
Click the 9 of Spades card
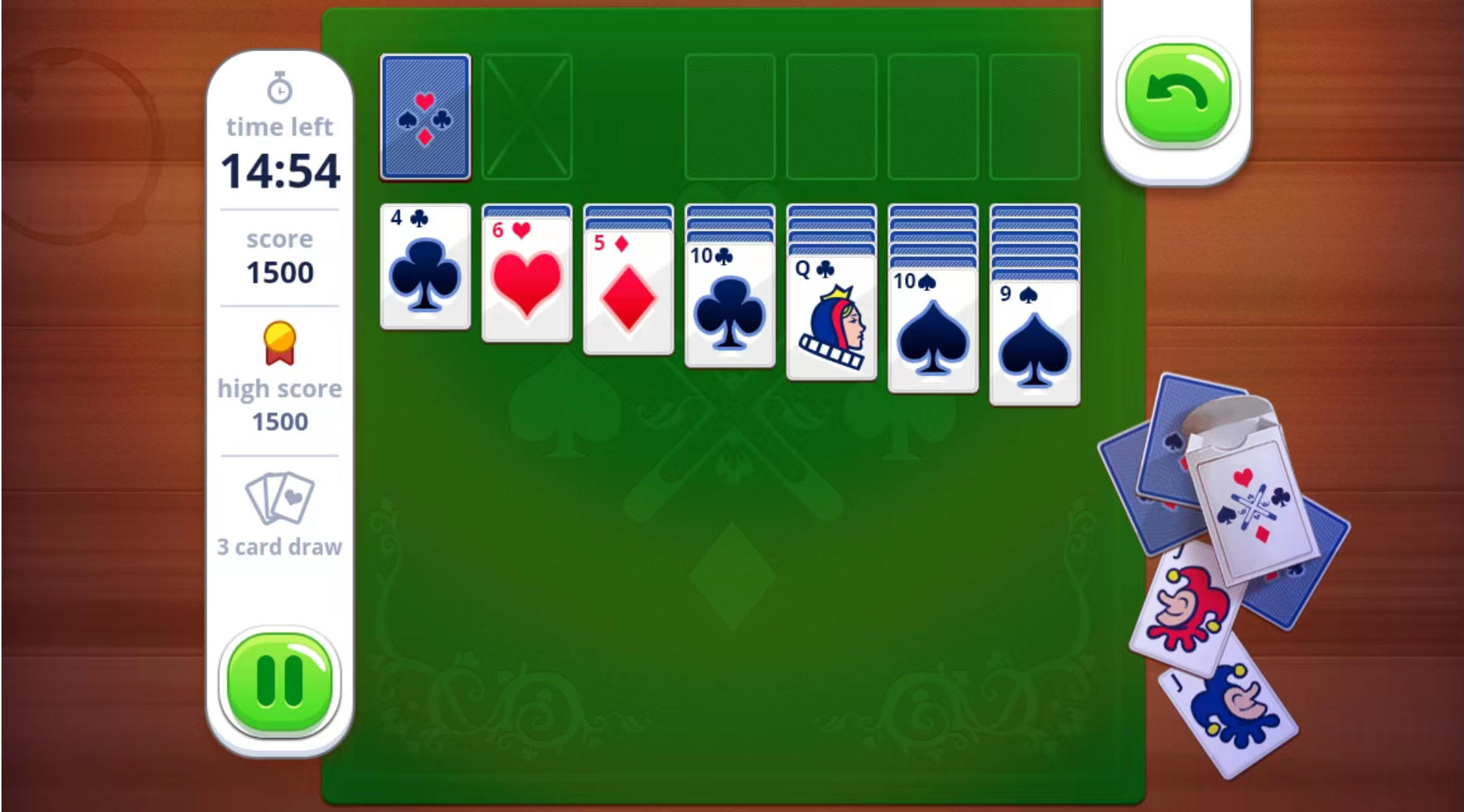pyautogui.click(x=1034, y=342)
